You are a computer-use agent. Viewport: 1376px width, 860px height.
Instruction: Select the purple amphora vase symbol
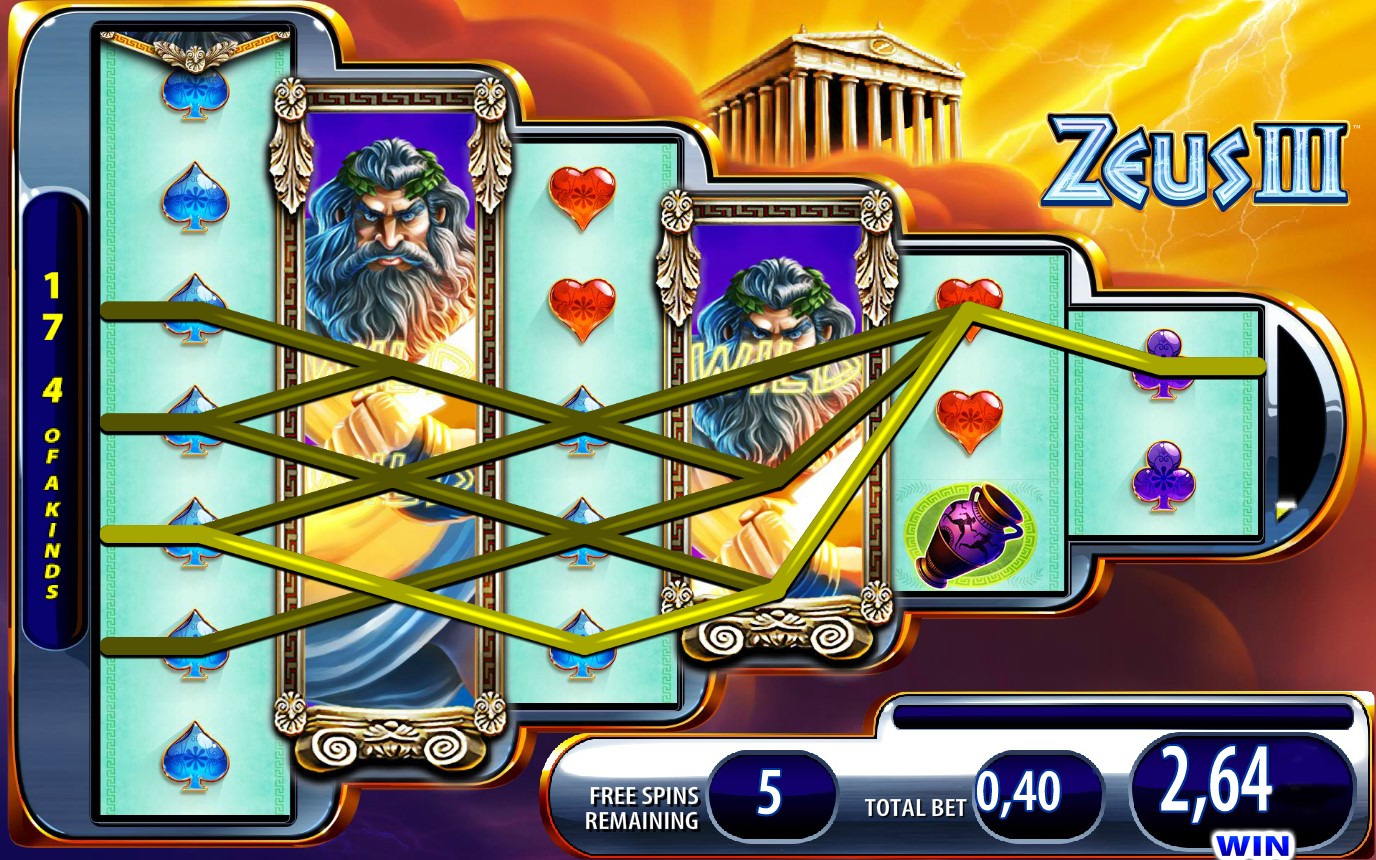(x=965, y=535)
